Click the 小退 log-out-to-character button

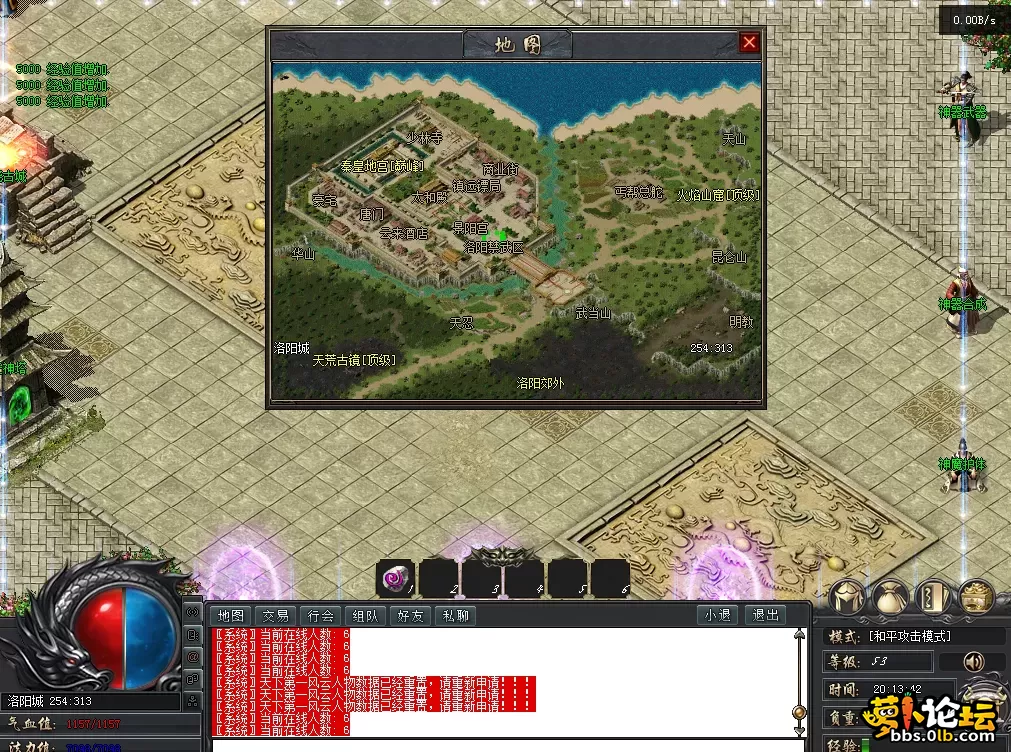pyautogui.click(x=717, y=616)
